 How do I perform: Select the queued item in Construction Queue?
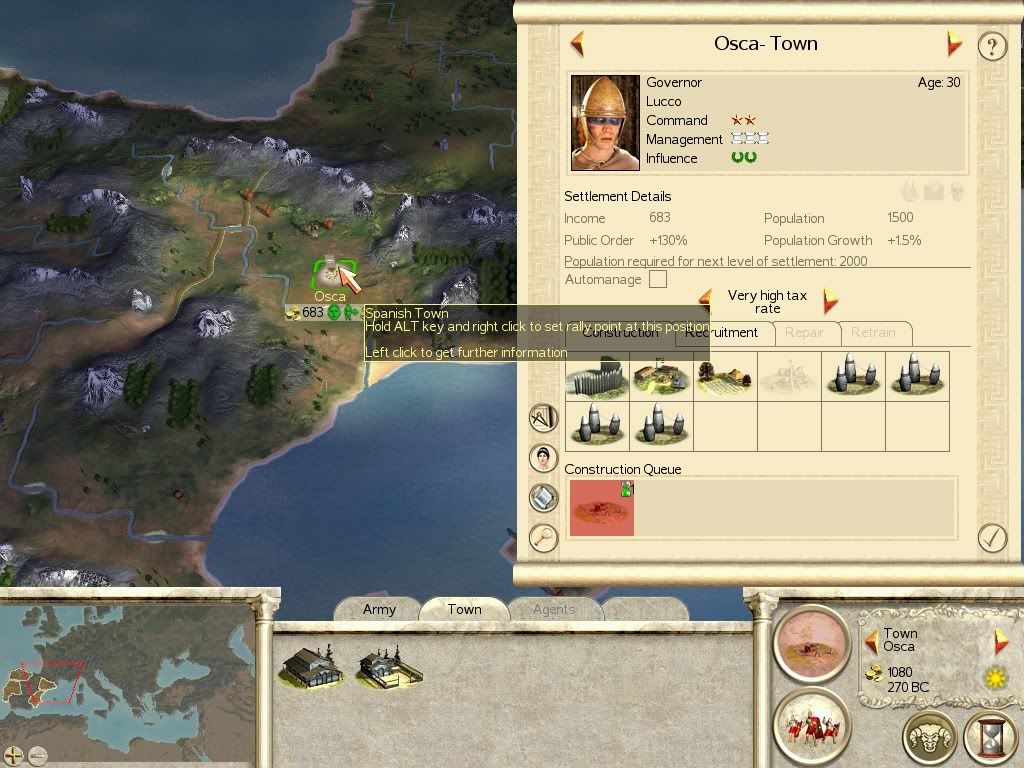602,507
